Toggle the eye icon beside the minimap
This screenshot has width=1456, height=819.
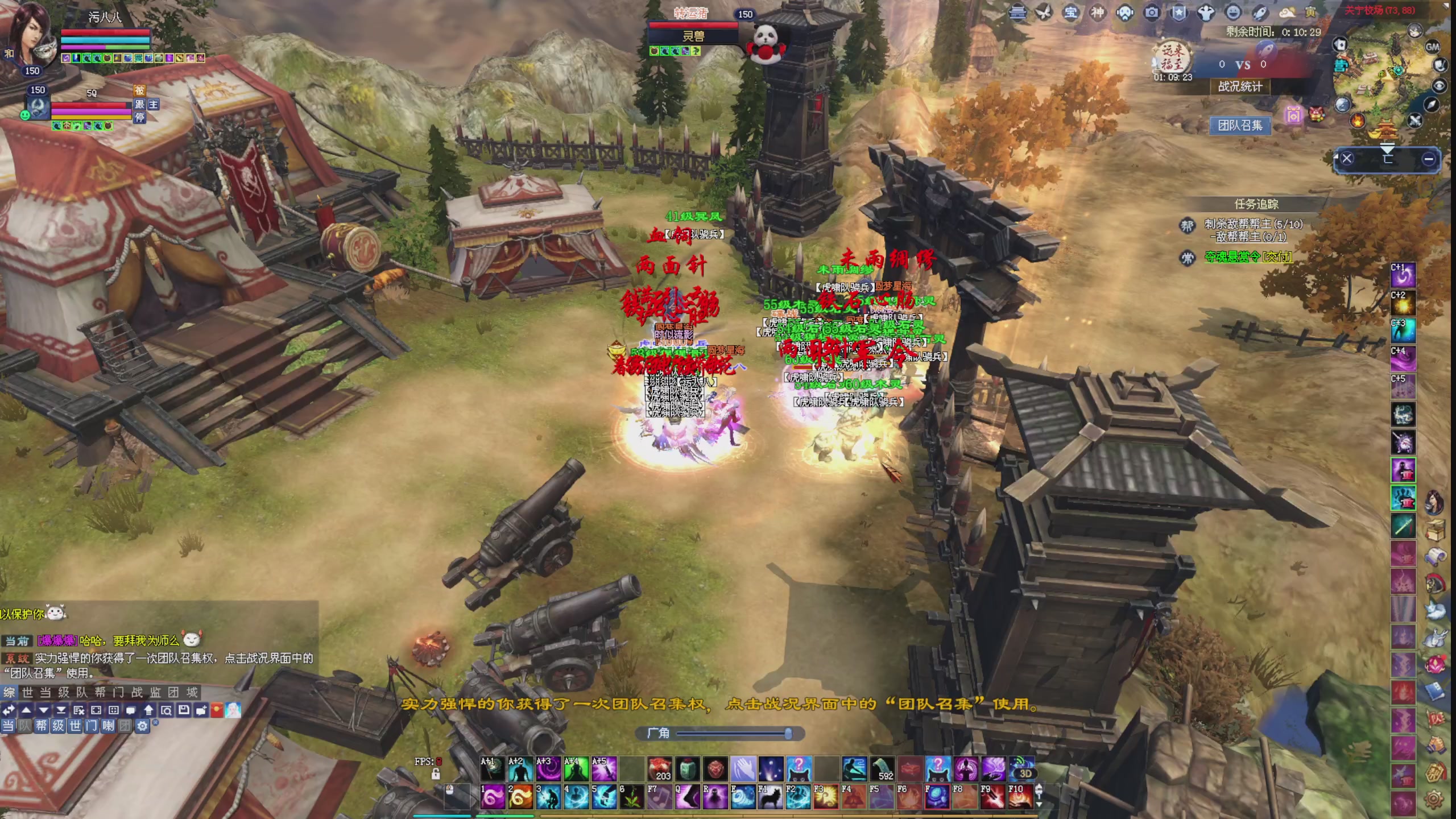(x=1440, y=85)
